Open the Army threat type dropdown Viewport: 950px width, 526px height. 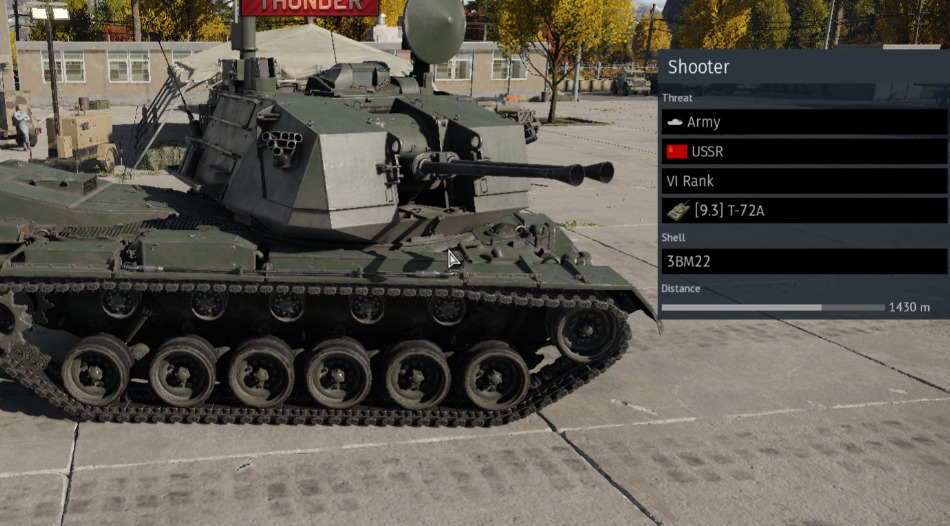click(x=804, y=122)
